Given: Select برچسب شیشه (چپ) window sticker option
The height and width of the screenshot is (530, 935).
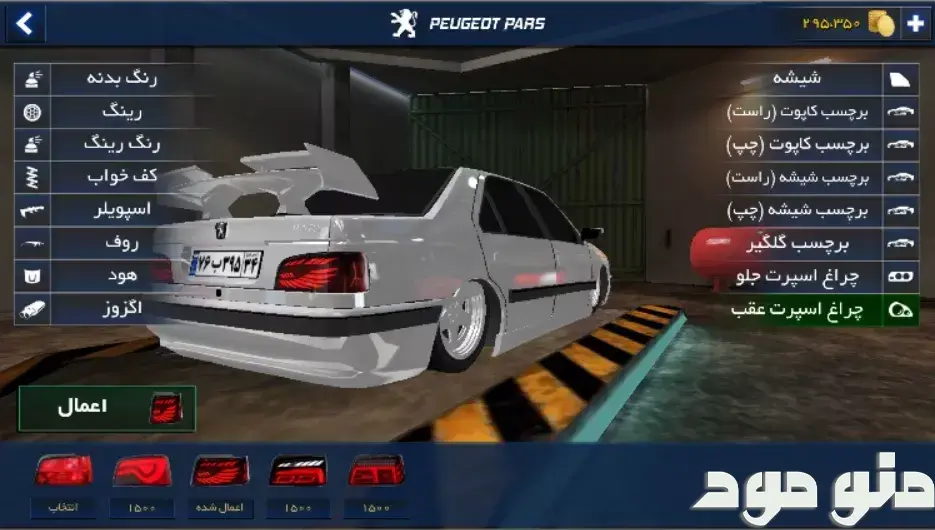Looking at the screenshot, I should tap(800, 211).
